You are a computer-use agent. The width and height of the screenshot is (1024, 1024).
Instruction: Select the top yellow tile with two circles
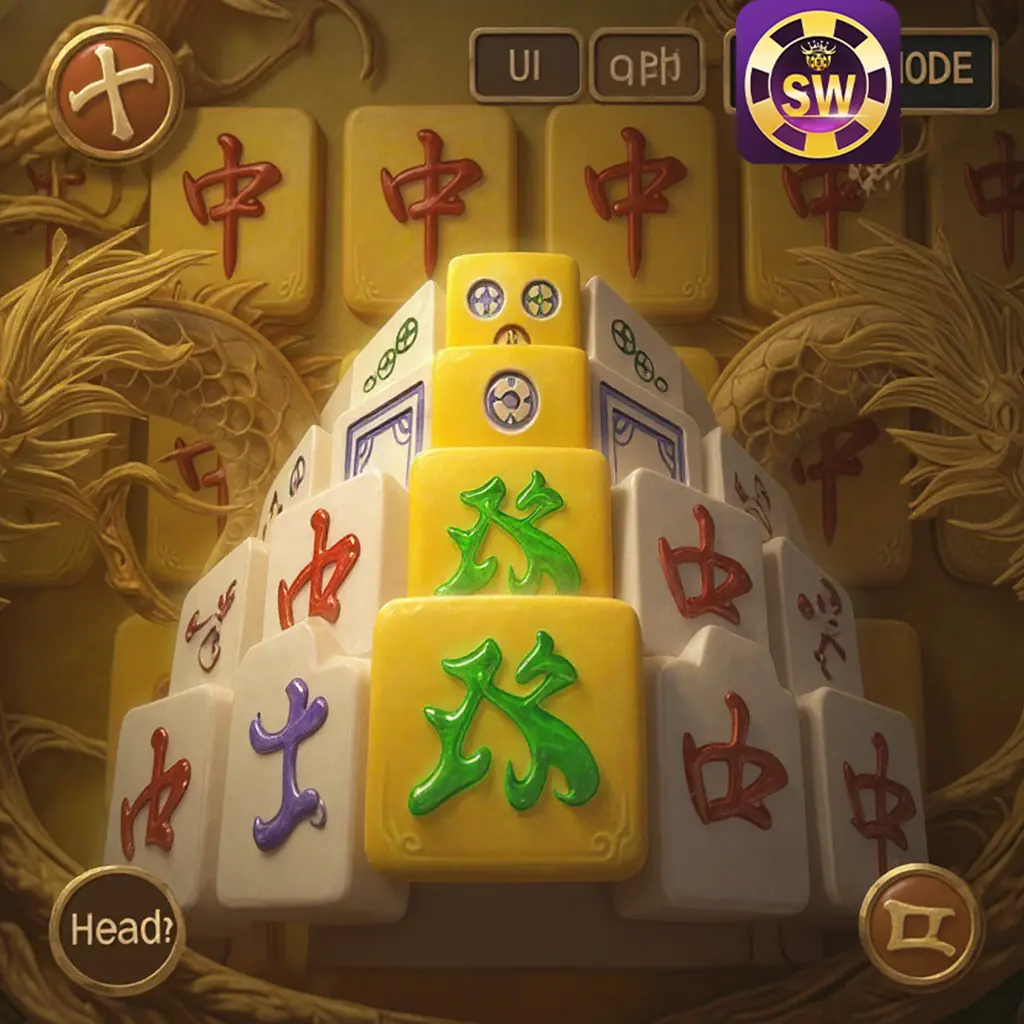tap(513, 298)
